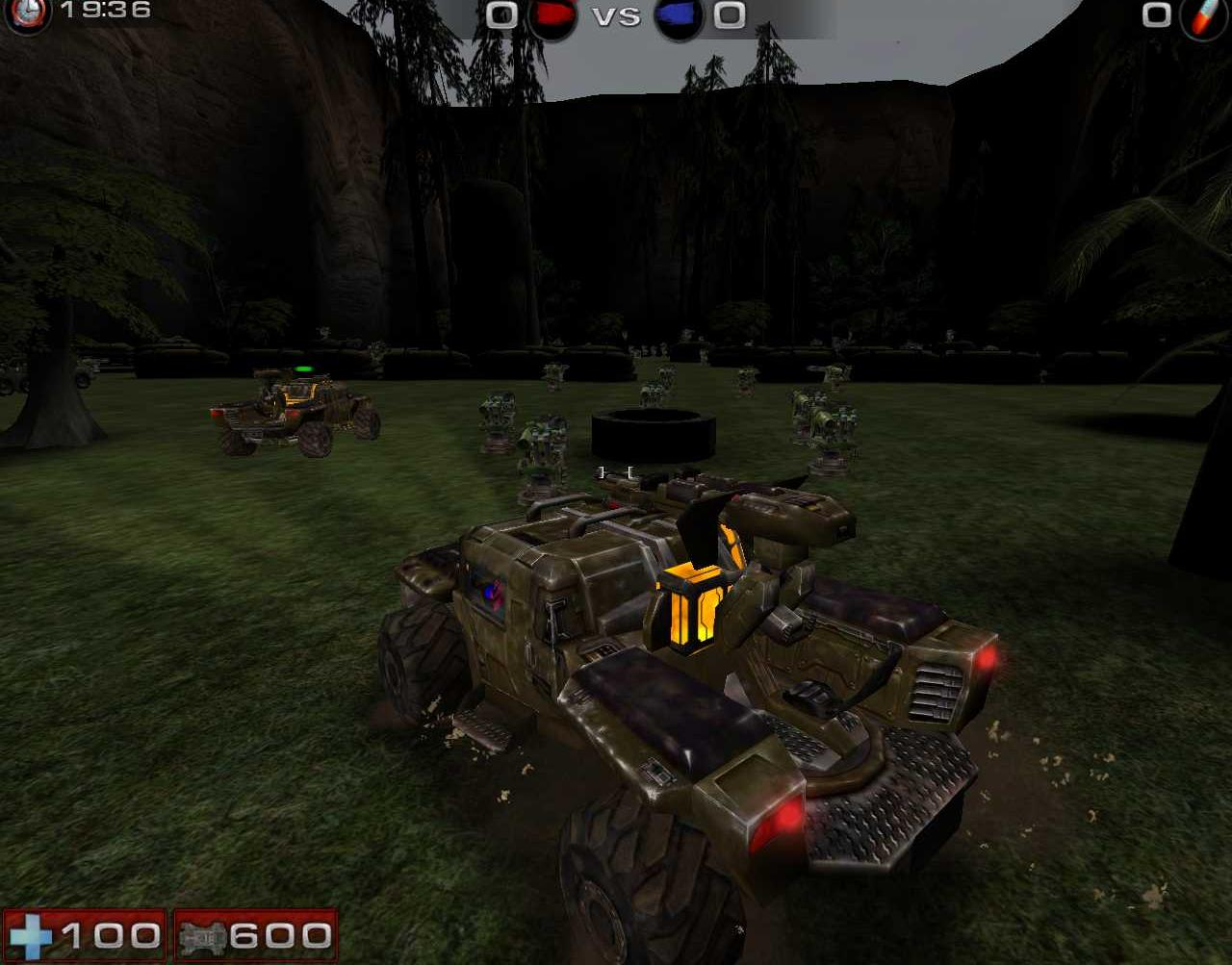Click the personal score counter at top right
Image resolution: width=1232 pixels, height=965 pixels.
pos(1155,14)
